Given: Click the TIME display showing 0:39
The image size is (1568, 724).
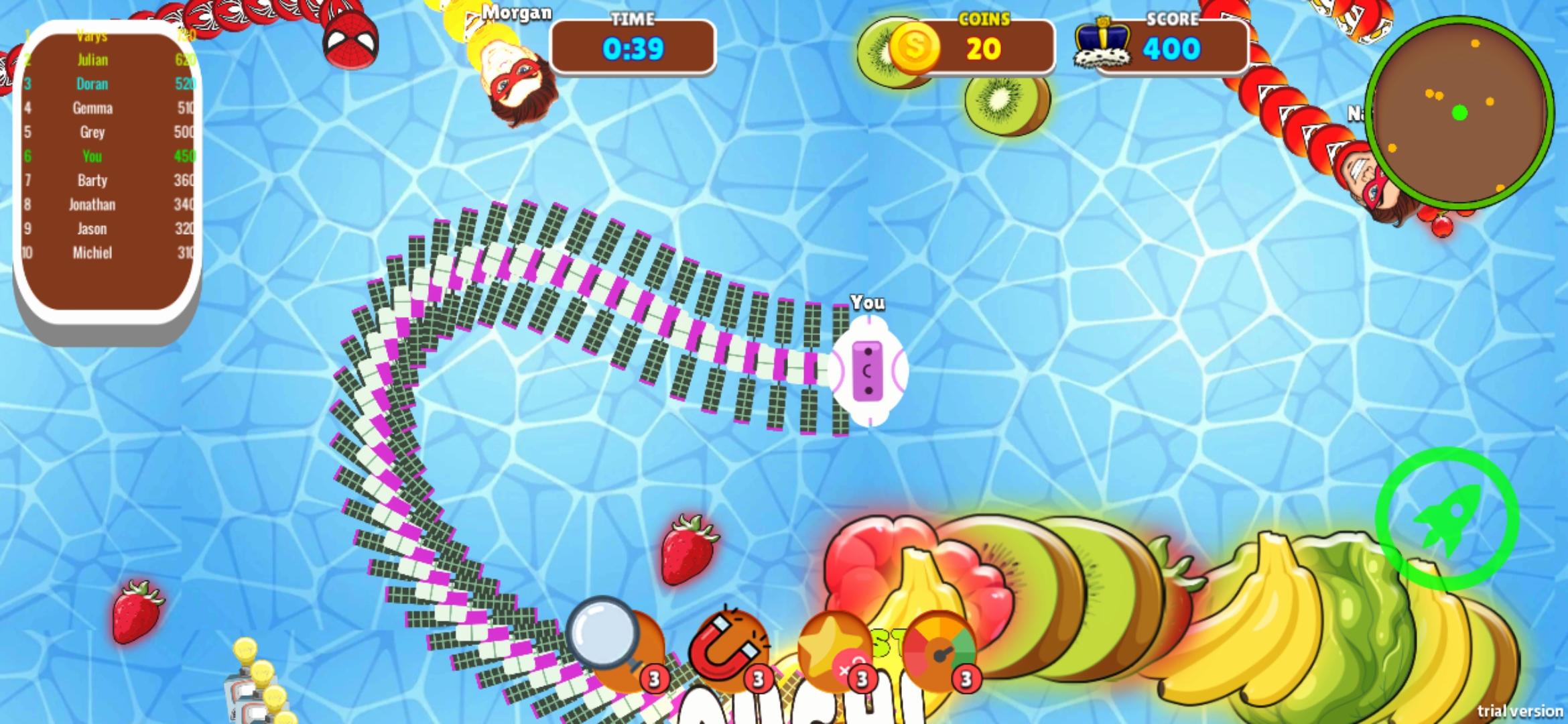Looking at the screenshot, I should (x=631, y=48).
